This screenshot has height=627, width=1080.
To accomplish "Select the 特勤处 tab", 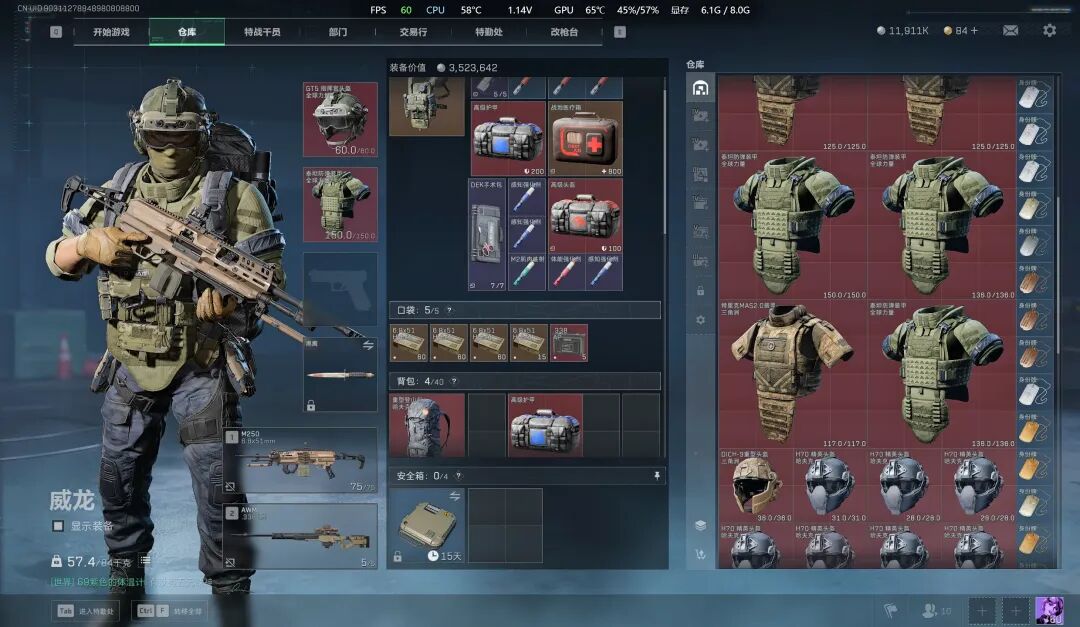I will [489, 32].
